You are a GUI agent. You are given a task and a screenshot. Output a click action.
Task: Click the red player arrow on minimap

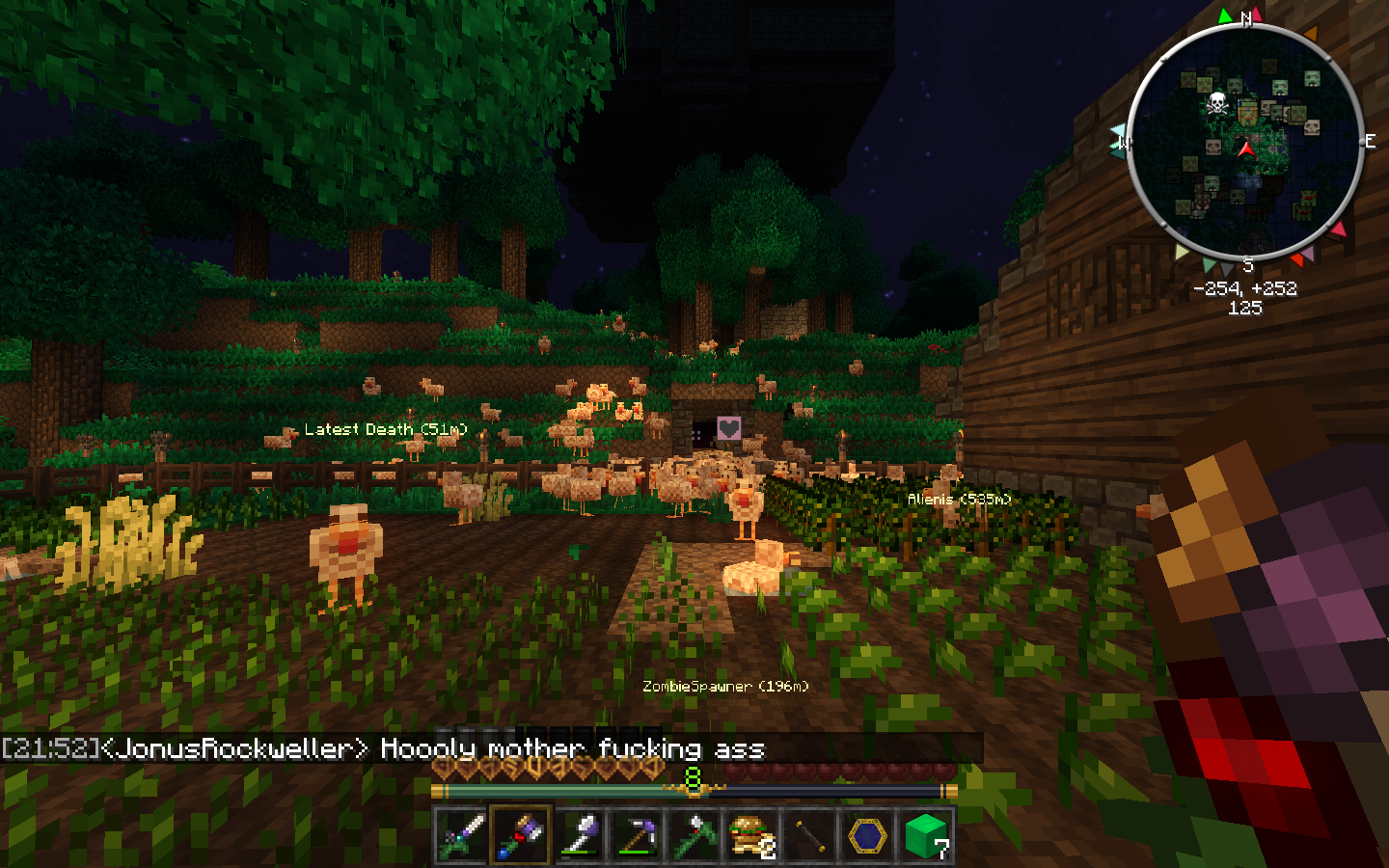click(1246, 149)
